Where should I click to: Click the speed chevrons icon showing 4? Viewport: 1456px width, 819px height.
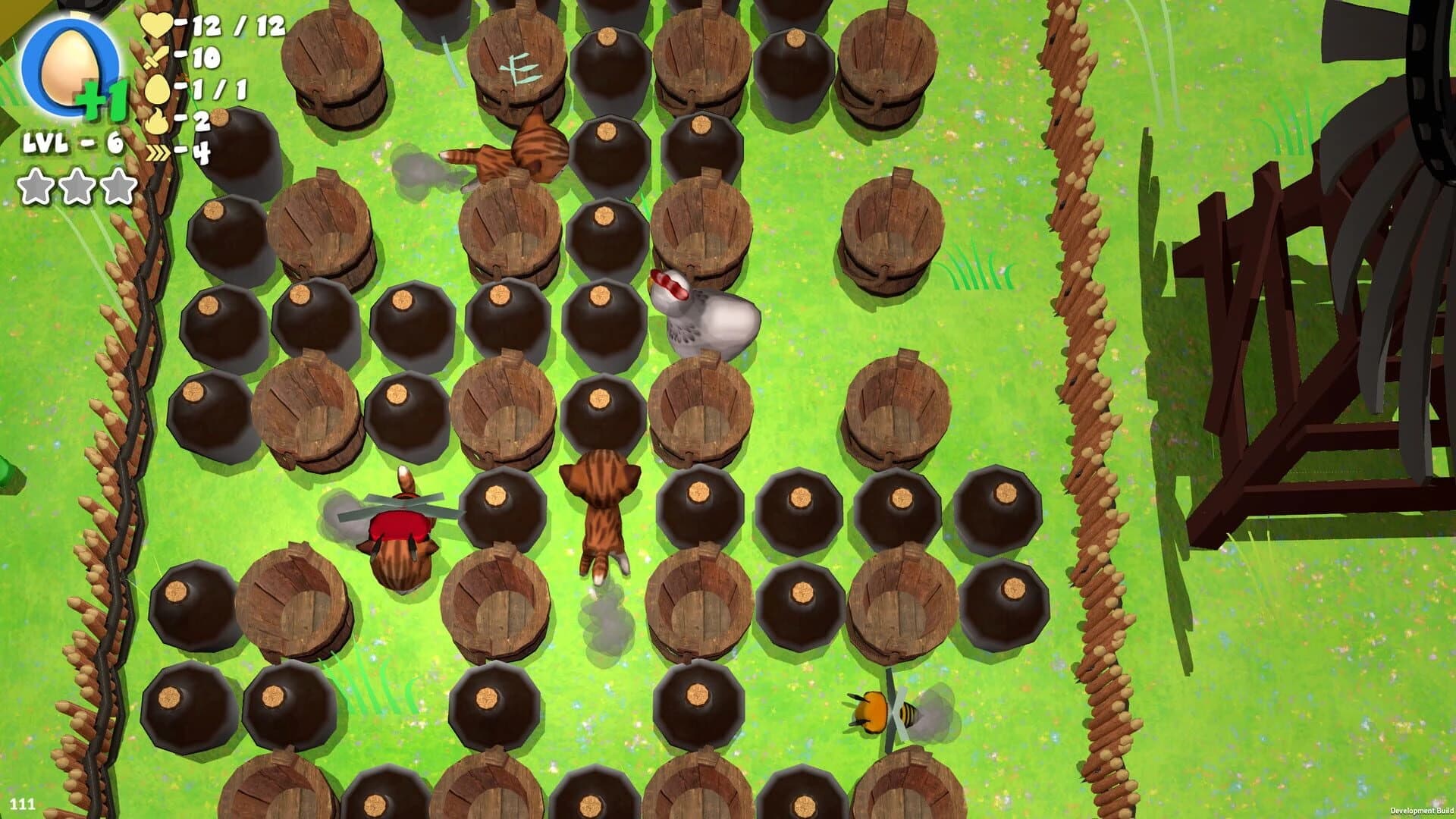157,152
